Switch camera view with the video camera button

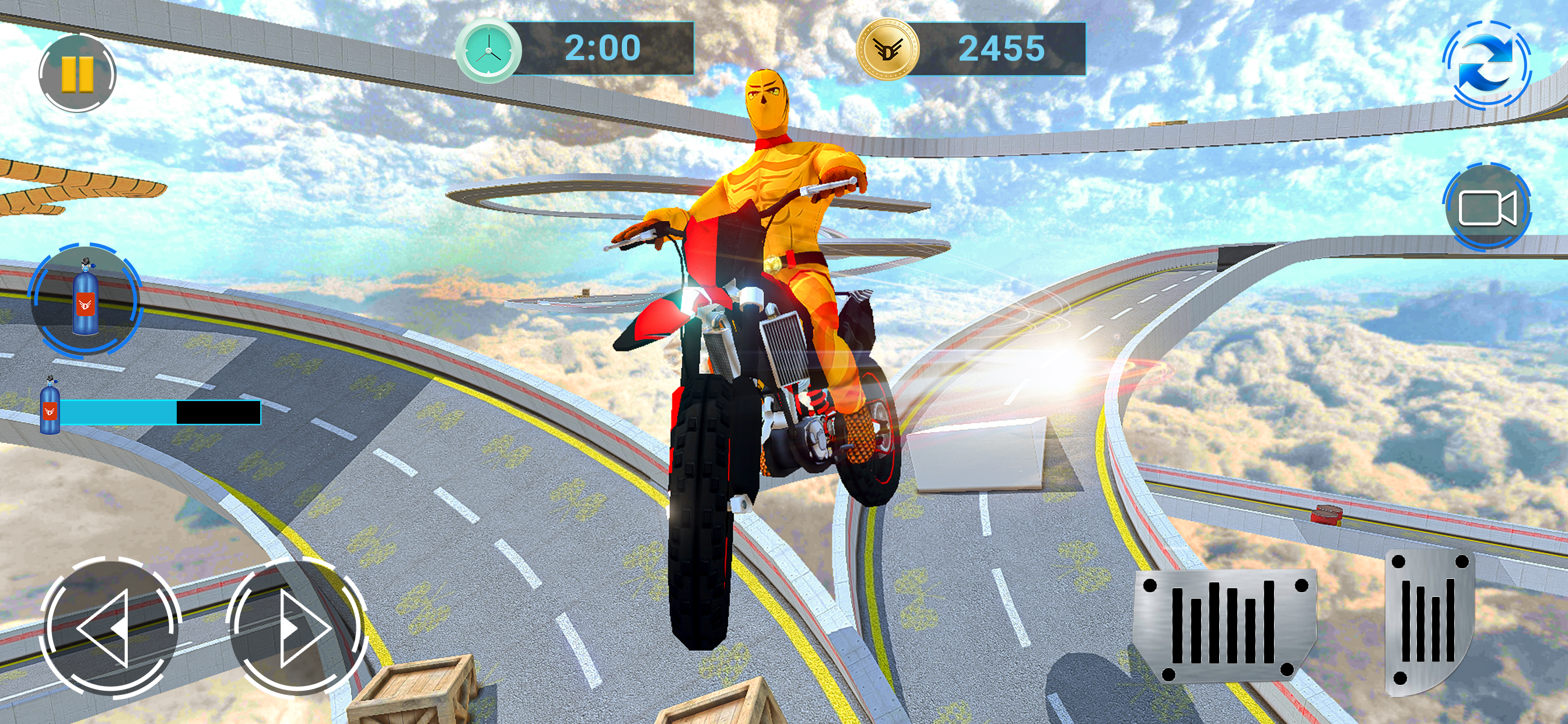click(x=1487, y=207)
